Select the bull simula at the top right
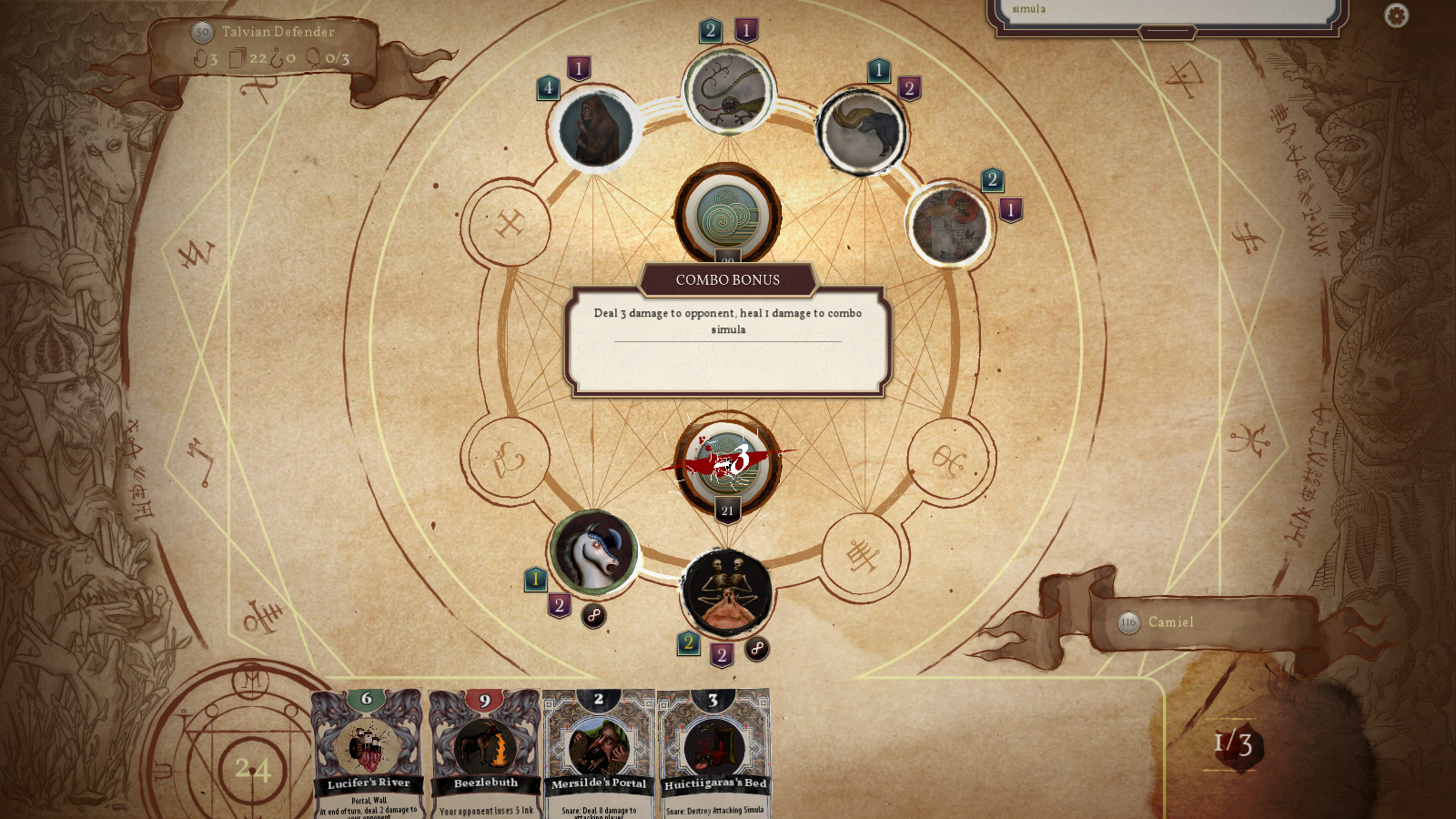The image size is (1456, 819). click(863, 128)
